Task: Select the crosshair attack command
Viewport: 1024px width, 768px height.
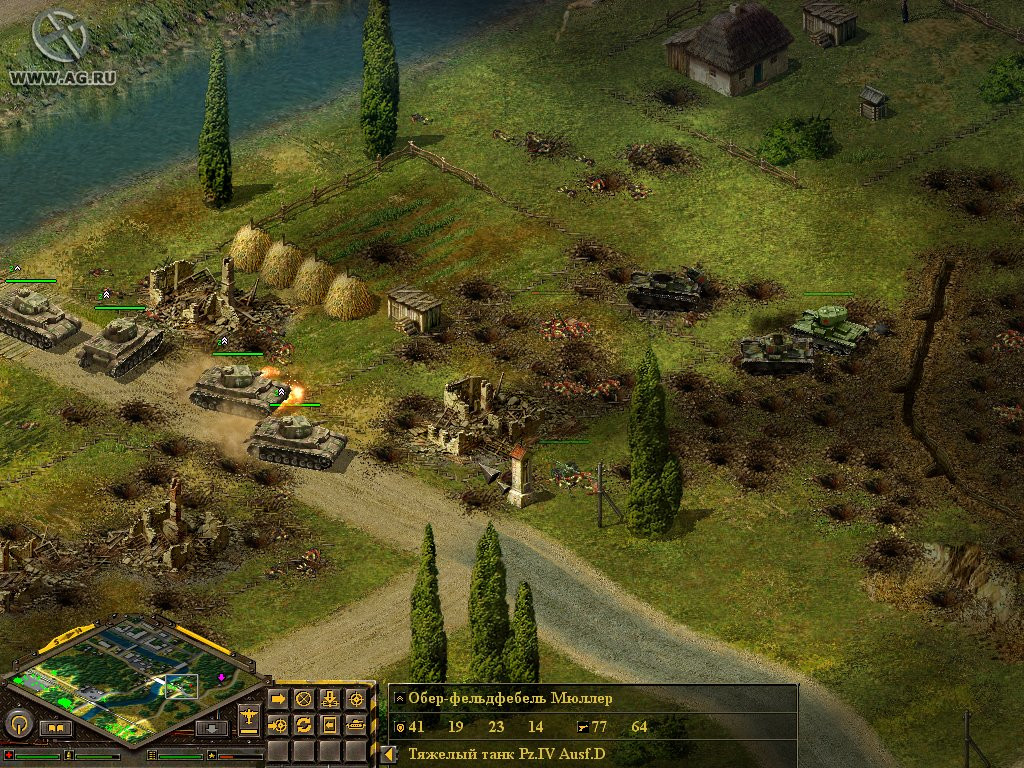Action: tap(355, 698)
